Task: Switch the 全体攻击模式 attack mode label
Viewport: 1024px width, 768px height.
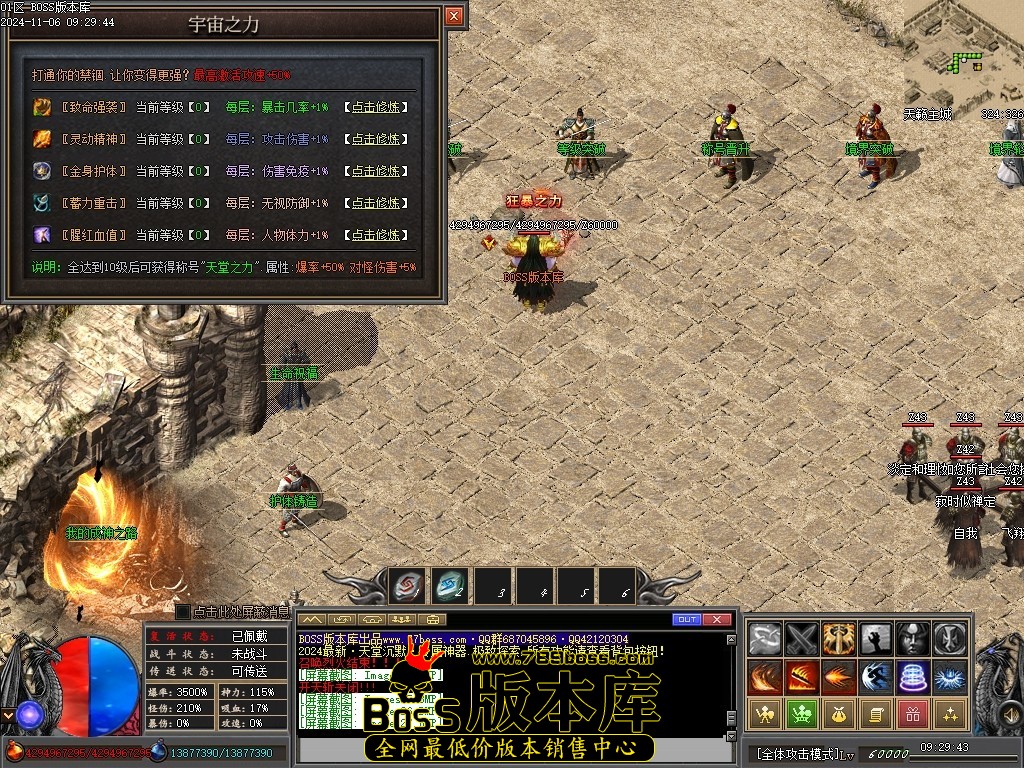Action: point(798,753)
